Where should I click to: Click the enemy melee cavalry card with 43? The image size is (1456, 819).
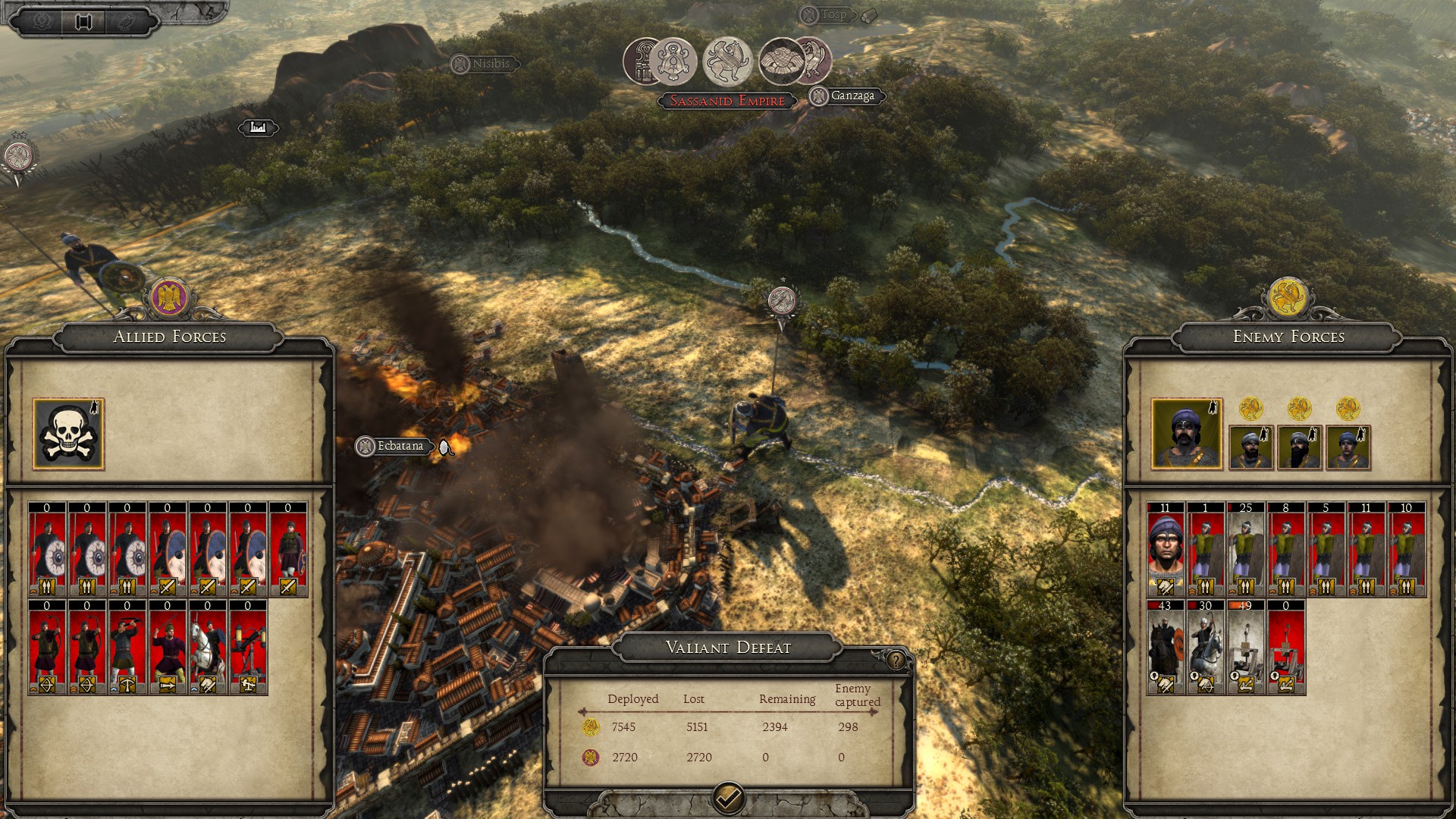[1165, 647]
